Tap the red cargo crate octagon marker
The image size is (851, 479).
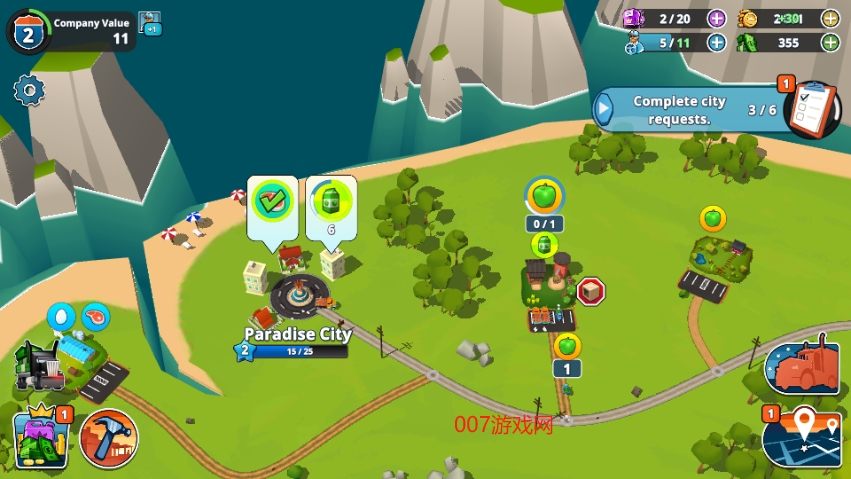pos(590,291)
